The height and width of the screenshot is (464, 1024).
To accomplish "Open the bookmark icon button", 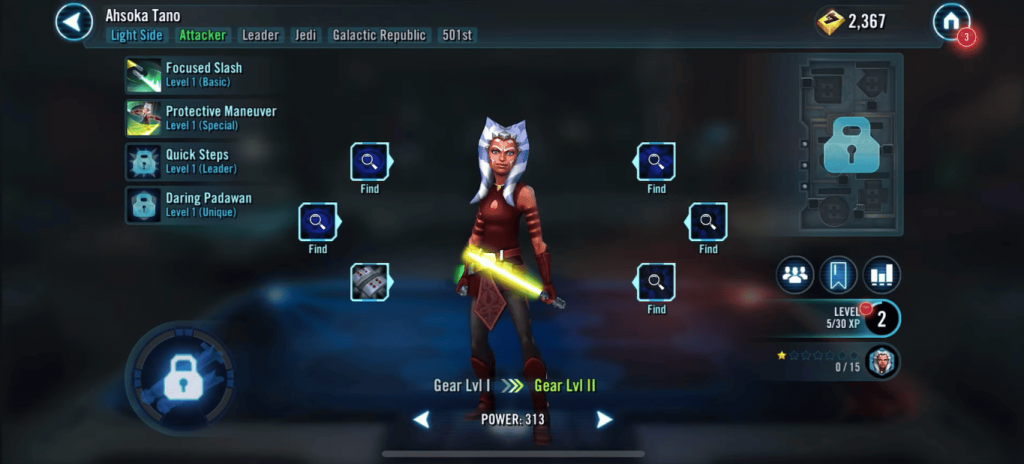I will click(838, 275).
